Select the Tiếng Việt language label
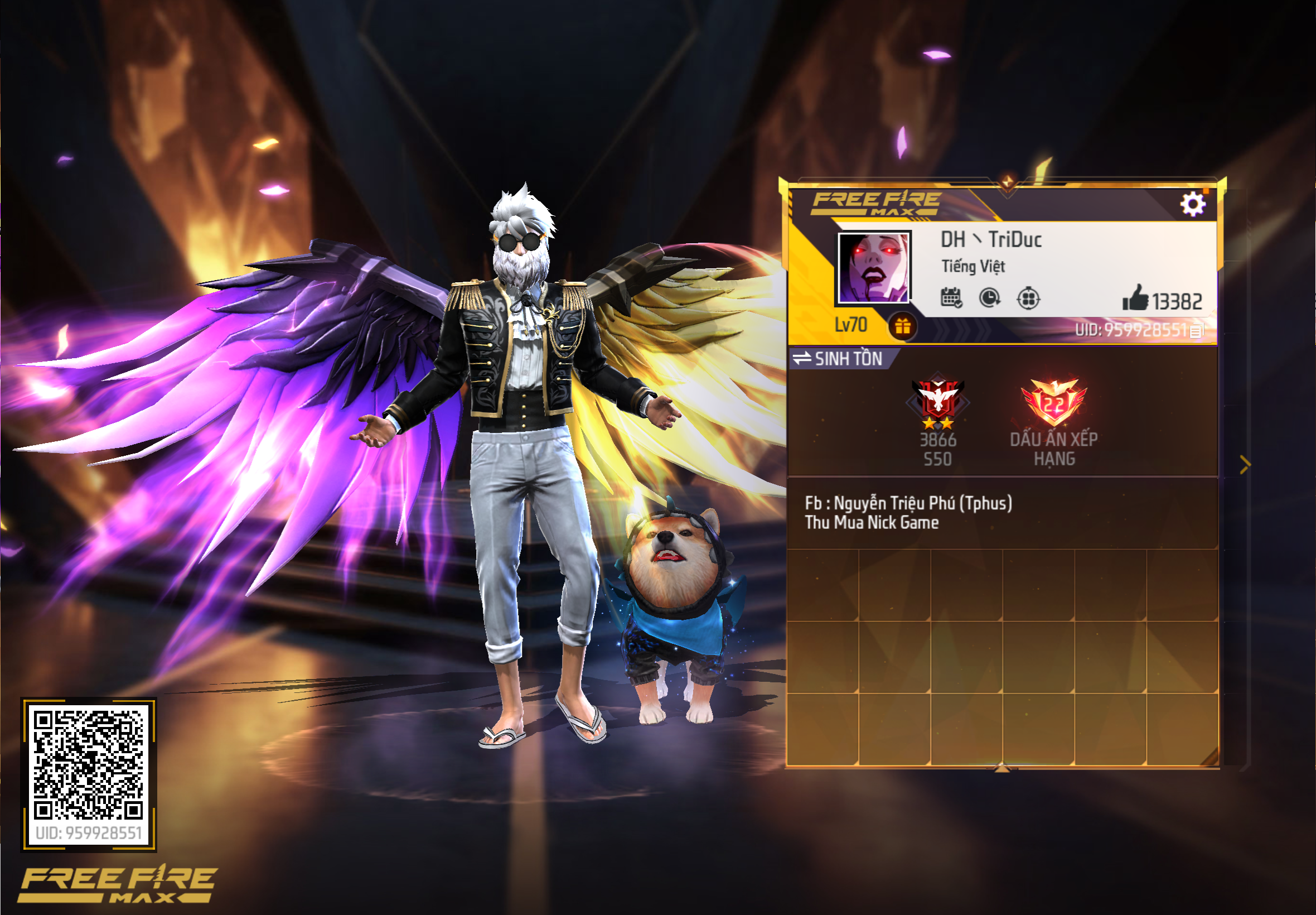The height and width of the screenshot is (915, 1316). (x=973, y=267)
